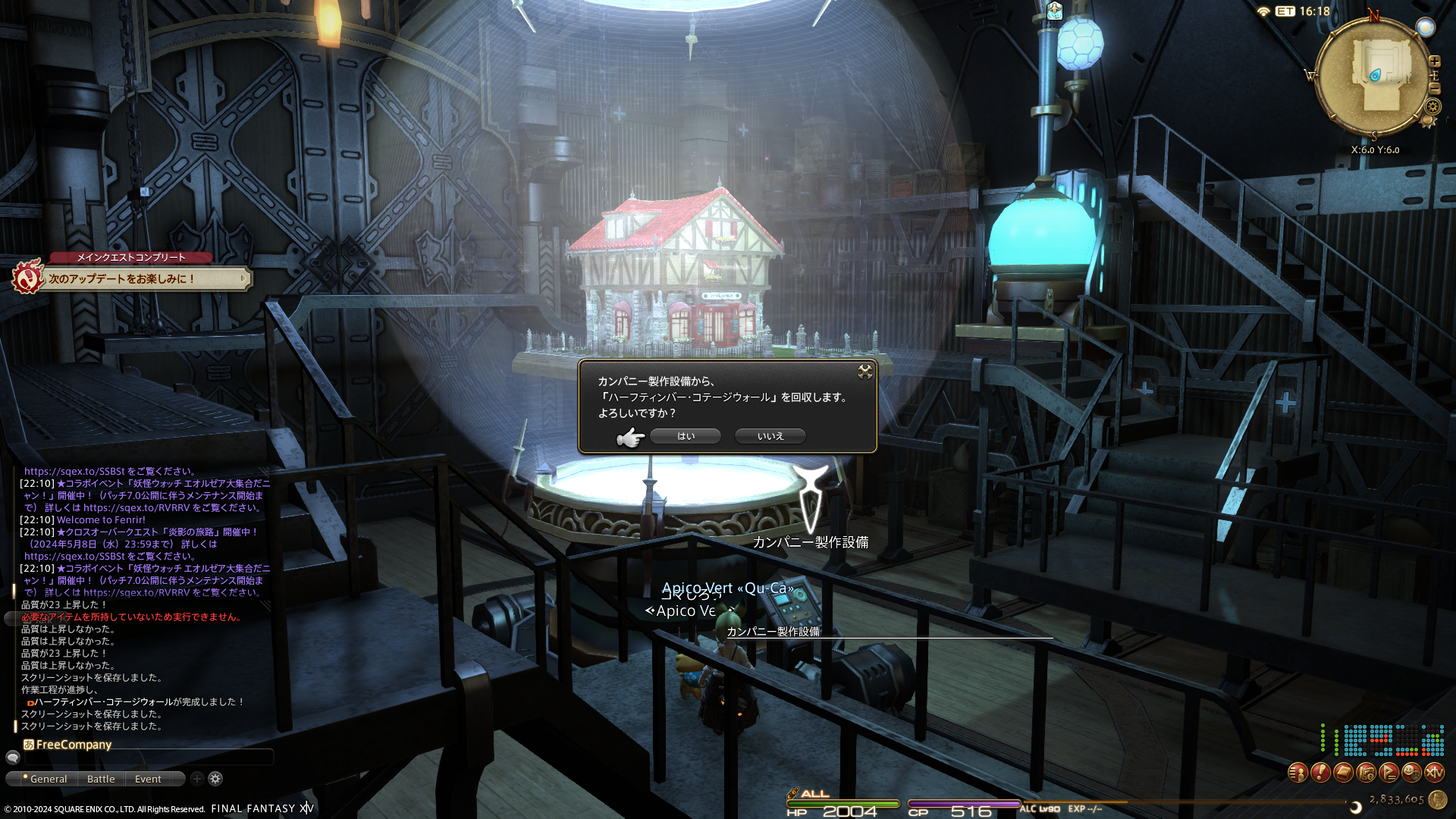Open the Social smiley faces menu icon
Image resolution: width=1456 pixels, height=819 pixels.
[1411, 773]
